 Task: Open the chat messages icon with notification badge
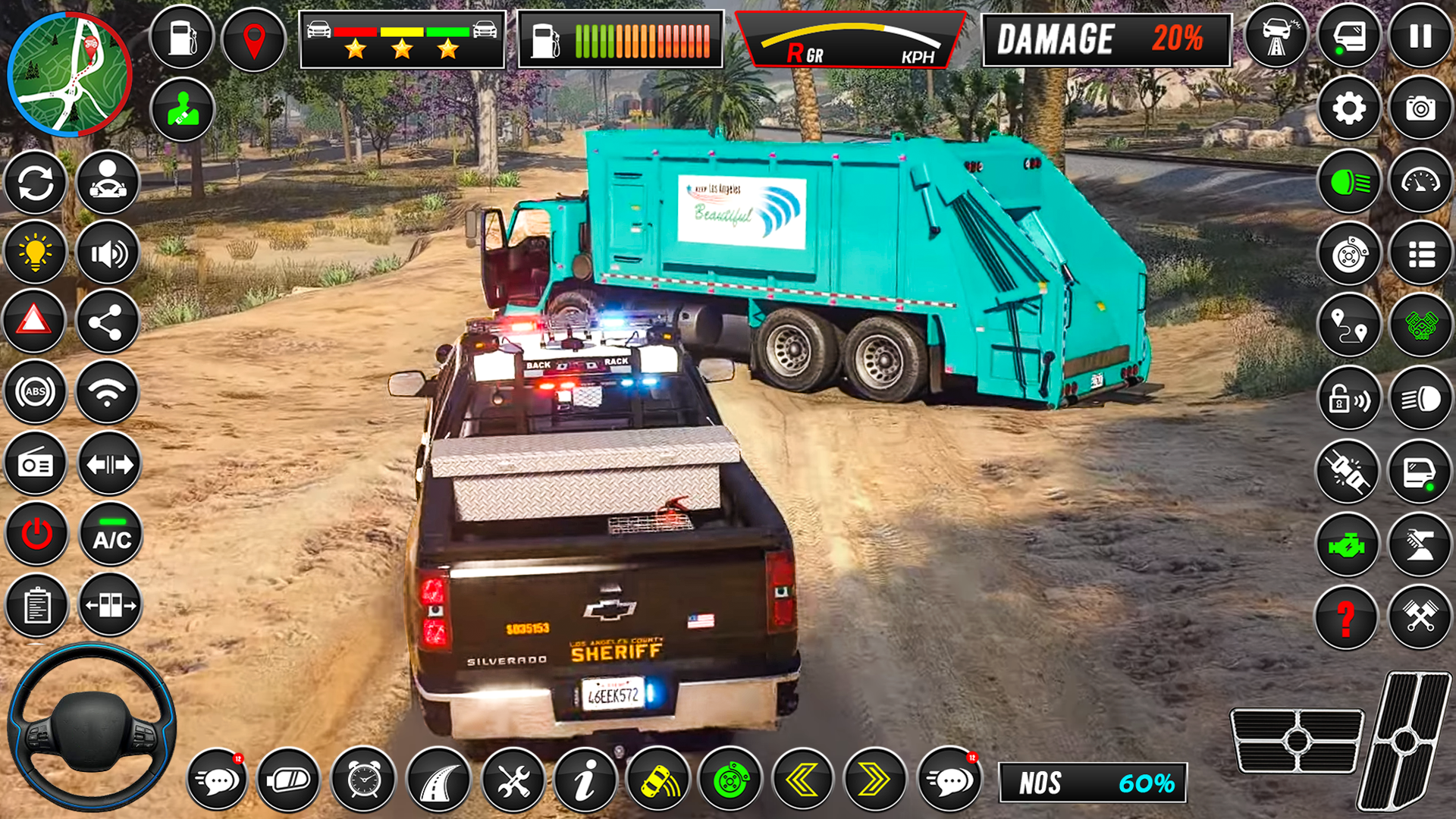pos(216,780)
